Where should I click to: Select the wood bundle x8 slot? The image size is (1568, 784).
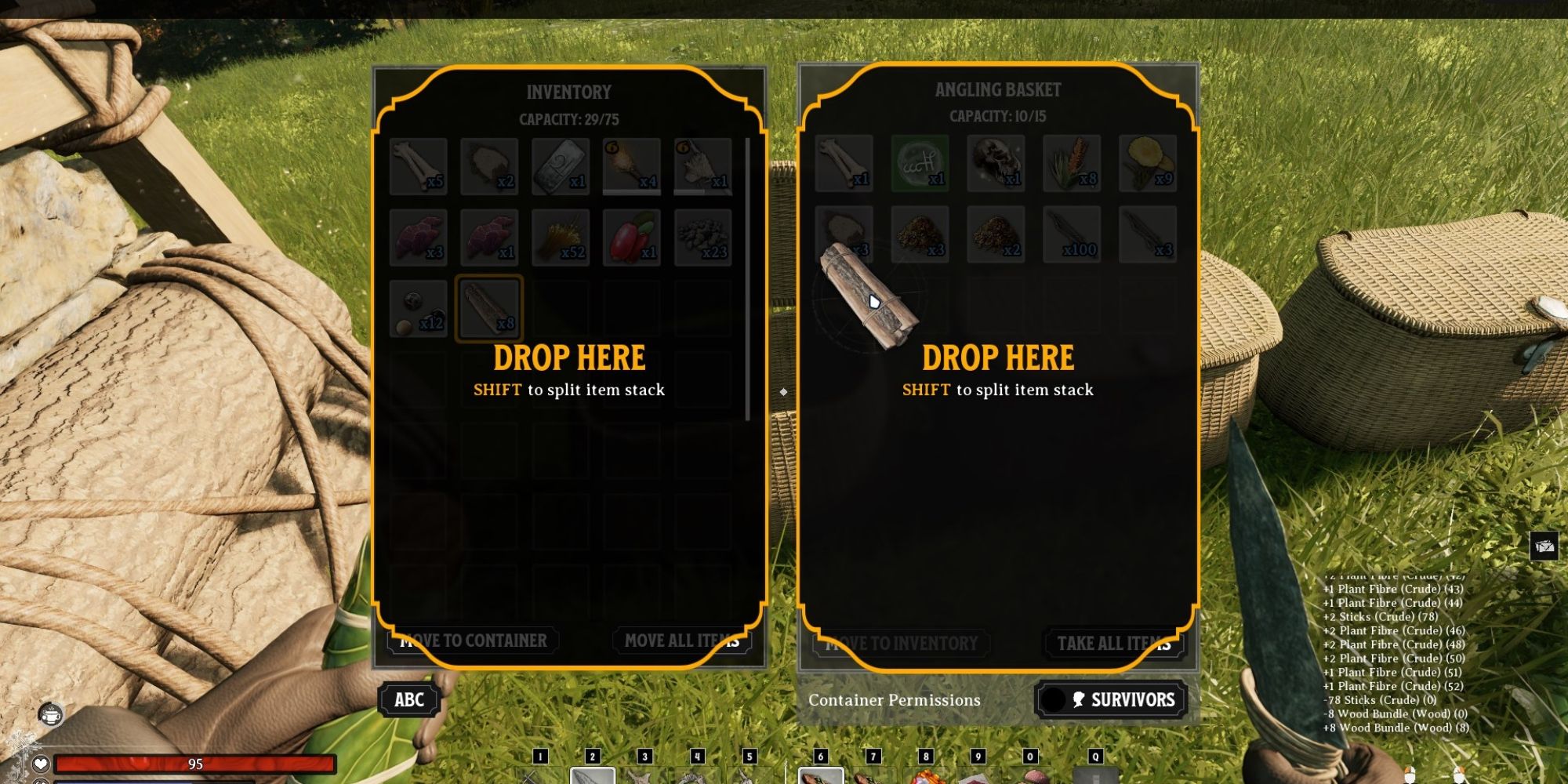(489, 308)
